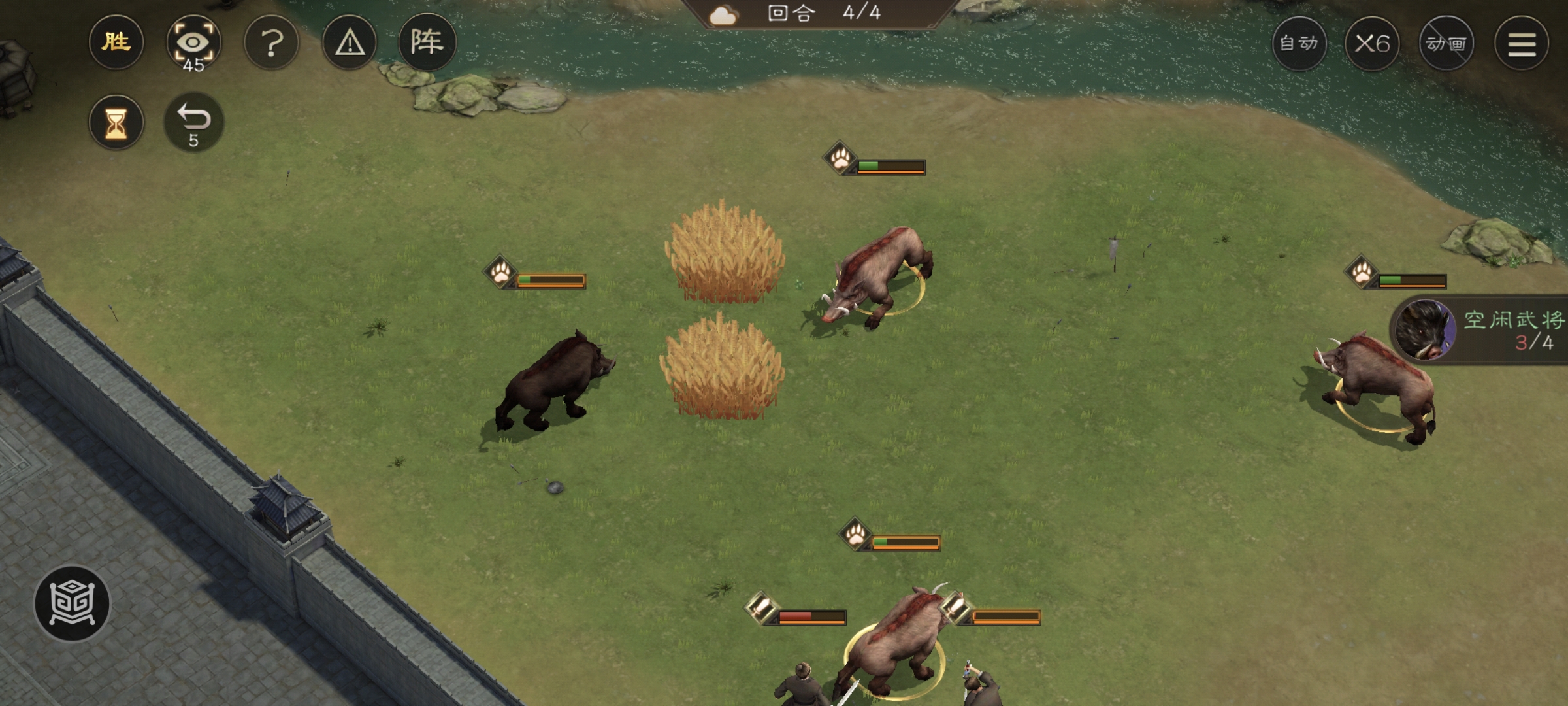The image size is (1568, 706).
Task: Open the victory conditions 胜 button
Action: [x=116, y=43]
